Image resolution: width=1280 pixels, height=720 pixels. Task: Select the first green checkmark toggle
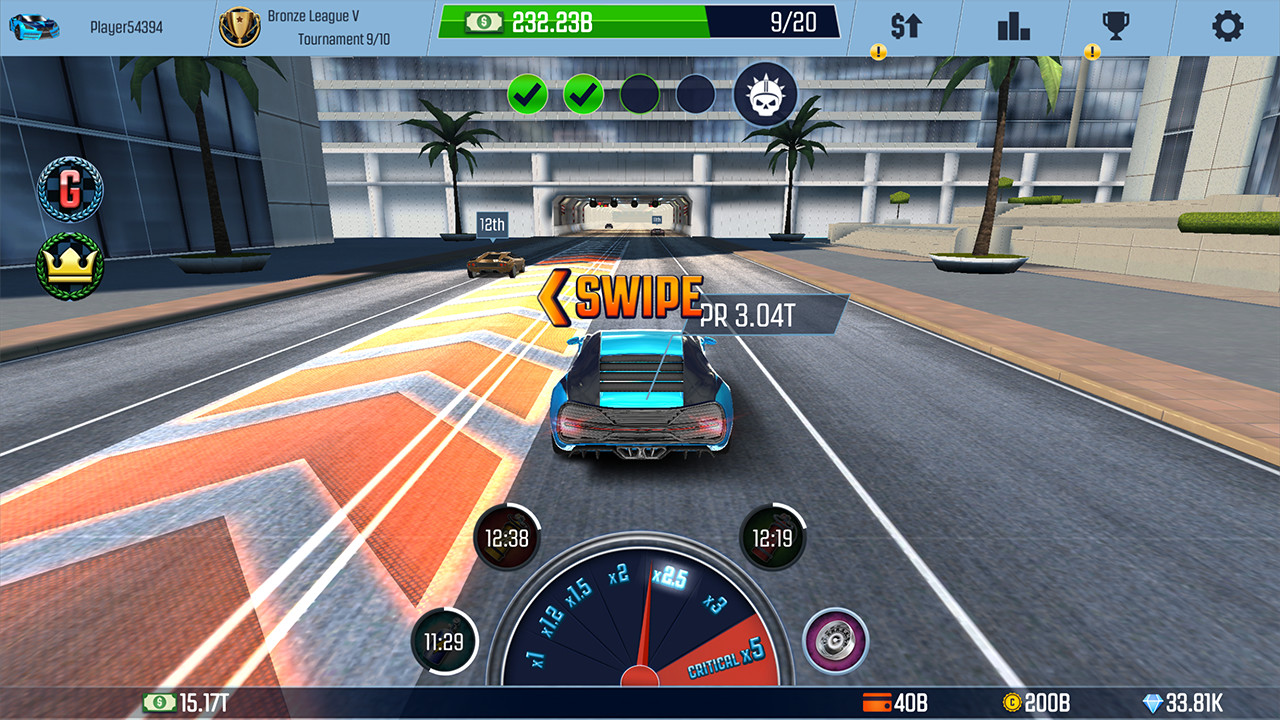(x=530, y=95)
